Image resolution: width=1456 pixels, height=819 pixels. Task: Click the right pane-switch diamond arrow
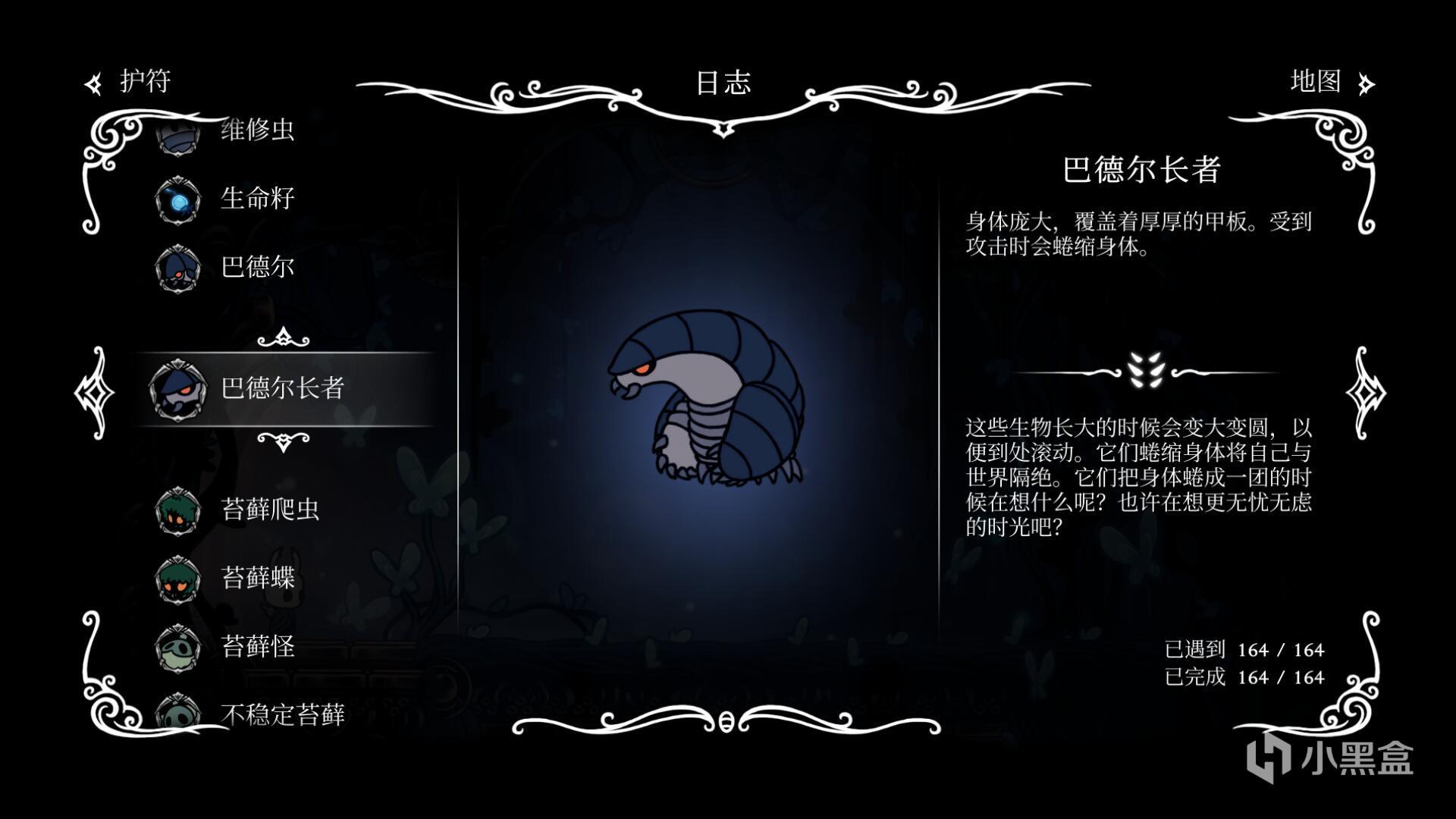pos(1365,393)
